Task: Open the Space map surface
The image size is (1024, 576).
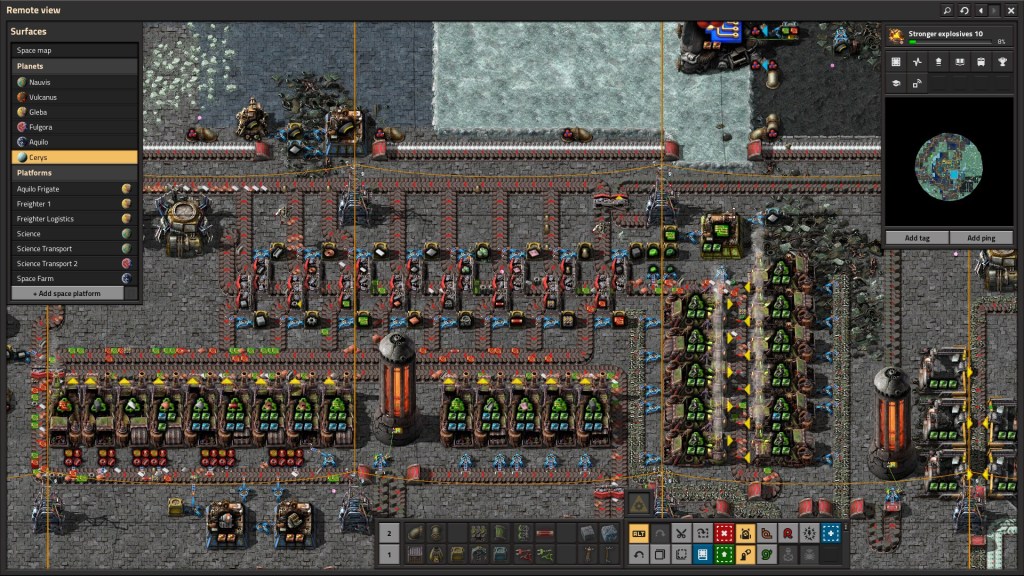Action: [x=74, y=50]
